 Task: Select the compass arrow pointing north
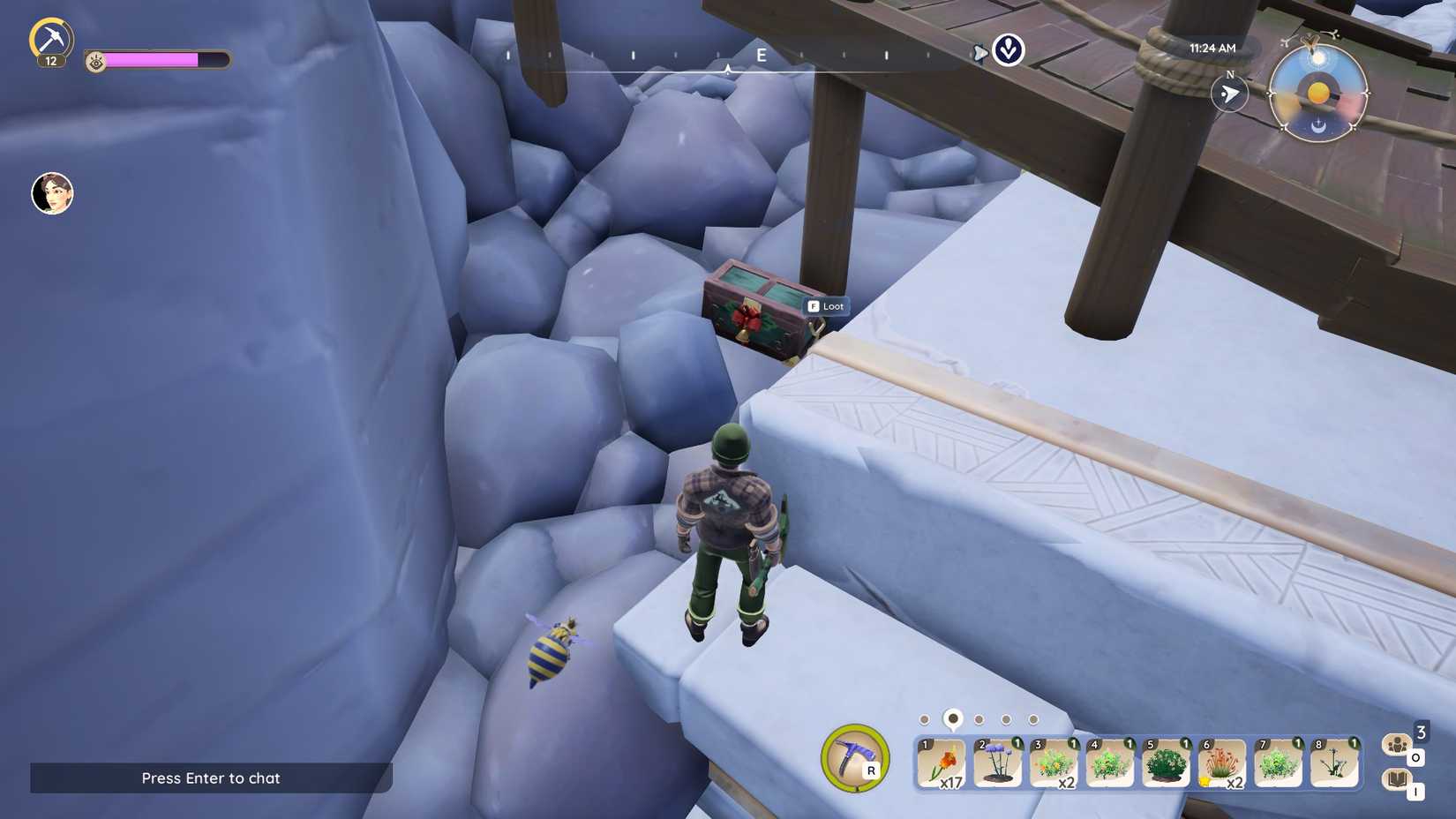point(1230,94)
